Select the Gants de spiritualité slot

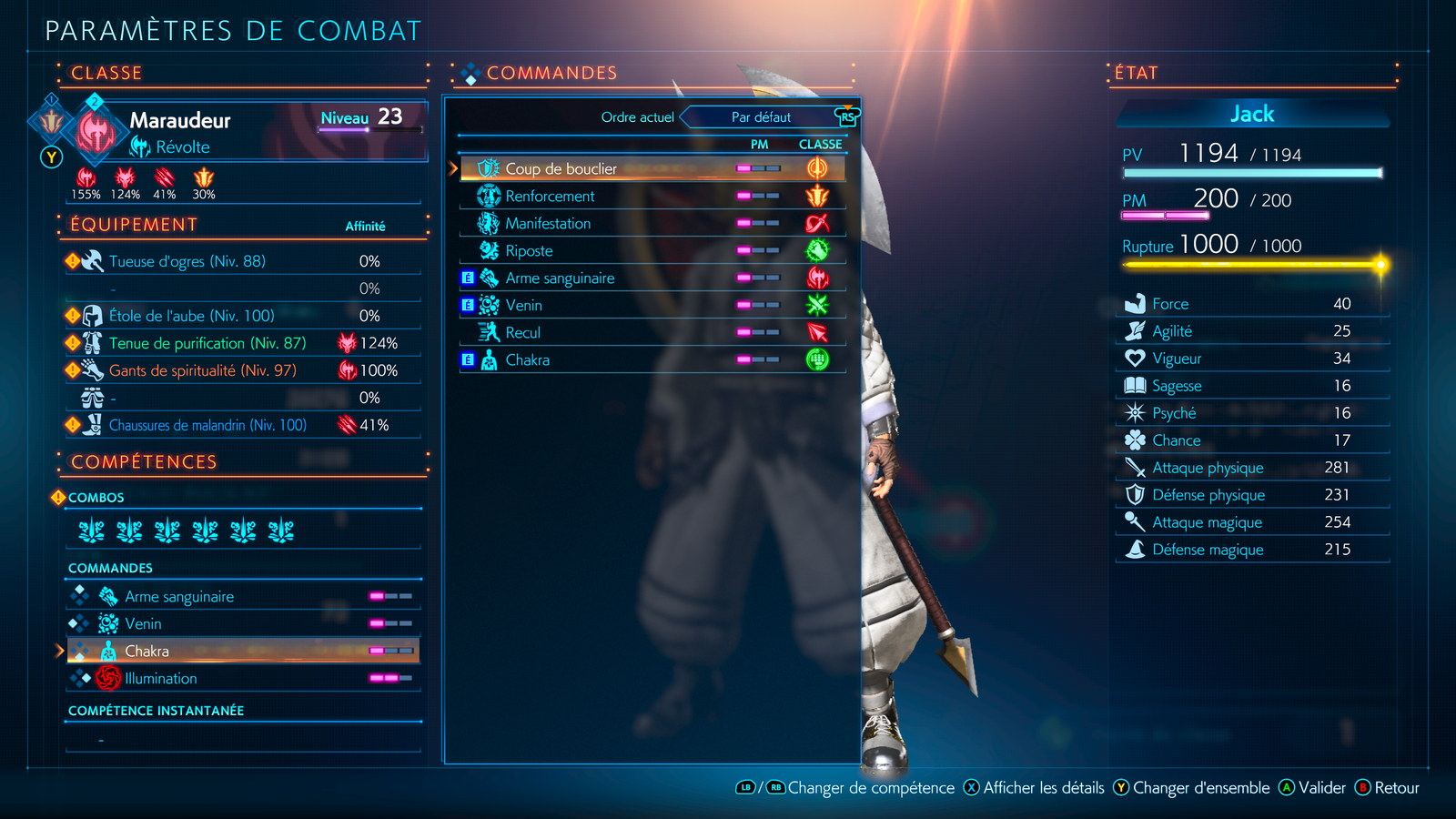point(202,370)
